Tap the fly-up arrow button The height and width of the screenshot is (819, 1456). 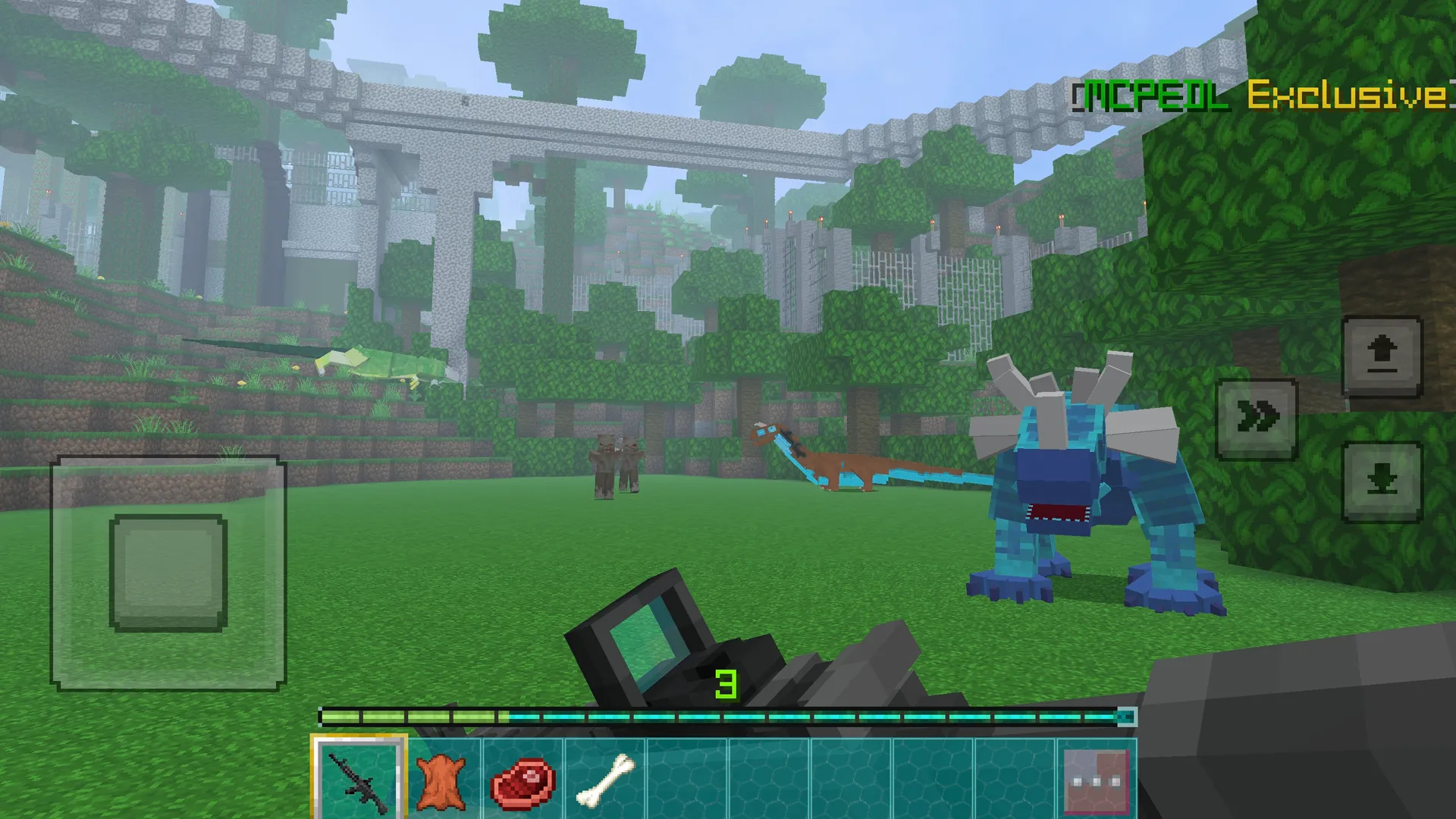(x=1382, y=356)
